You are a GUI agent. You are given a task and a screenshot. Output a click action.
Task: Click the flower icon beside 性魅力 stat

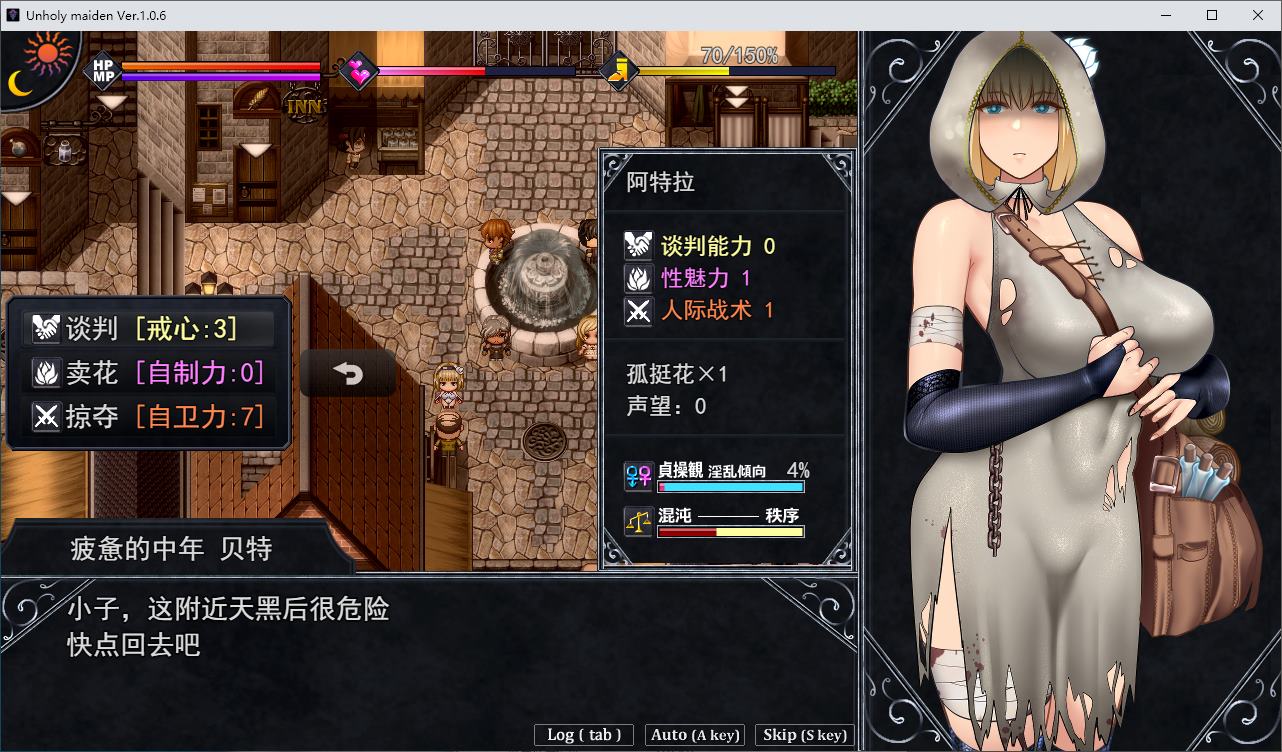pos(639,278)
